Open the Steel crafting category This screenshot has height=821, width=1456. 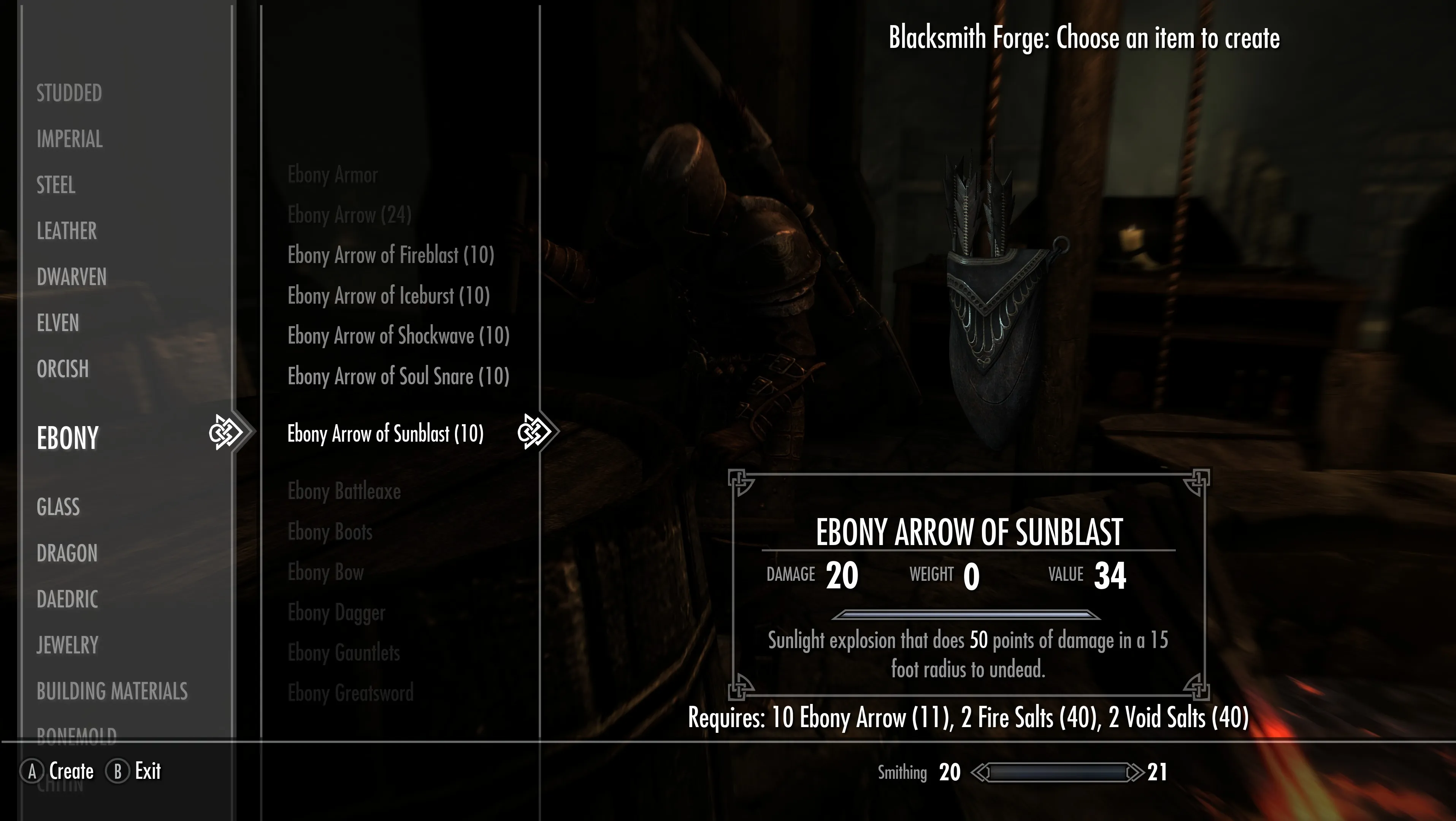56,185
